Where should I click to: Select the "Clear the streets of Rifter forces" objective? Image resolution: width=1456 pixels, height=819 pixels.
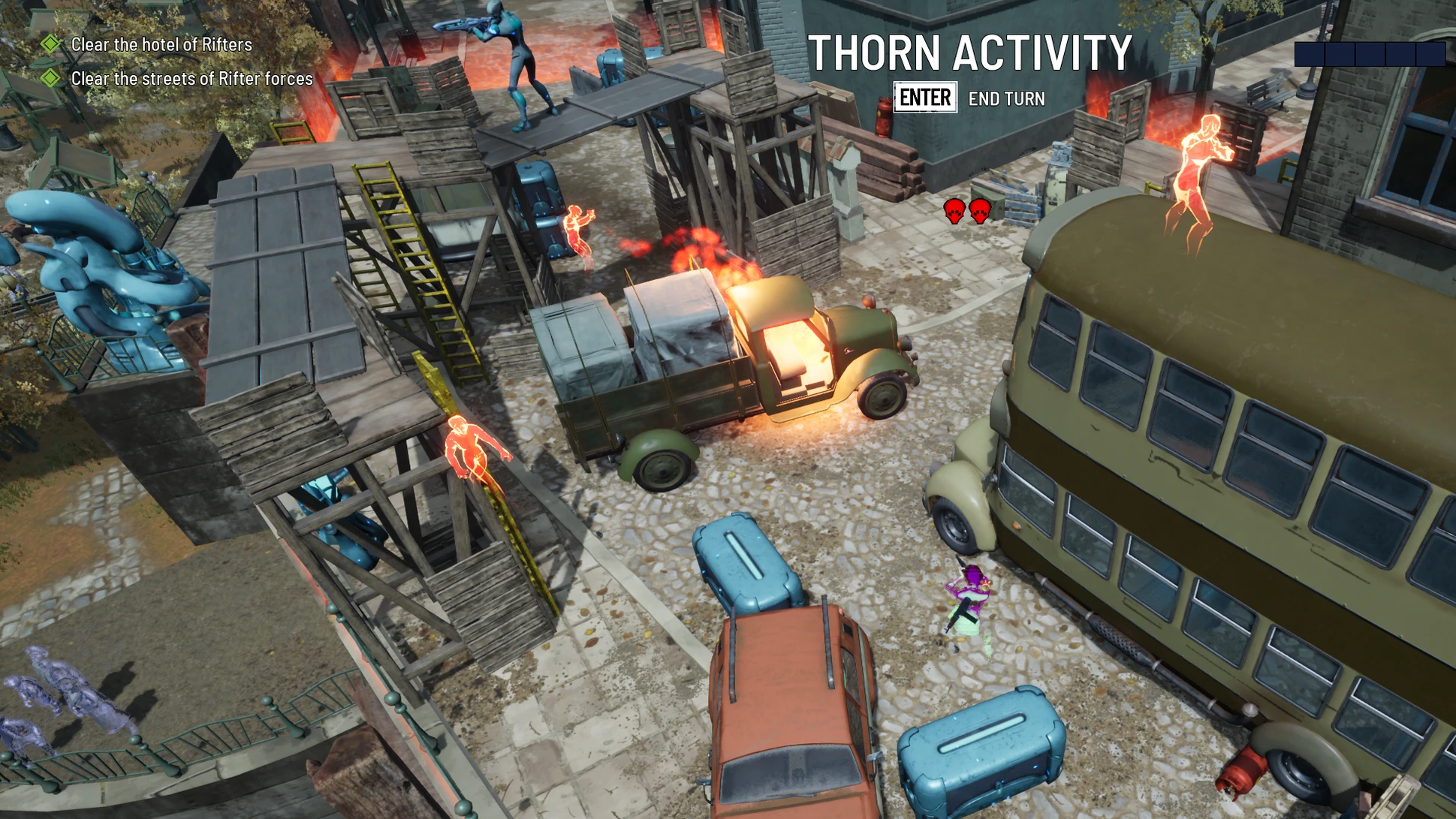pyautogui.click(x=191, y=79)
